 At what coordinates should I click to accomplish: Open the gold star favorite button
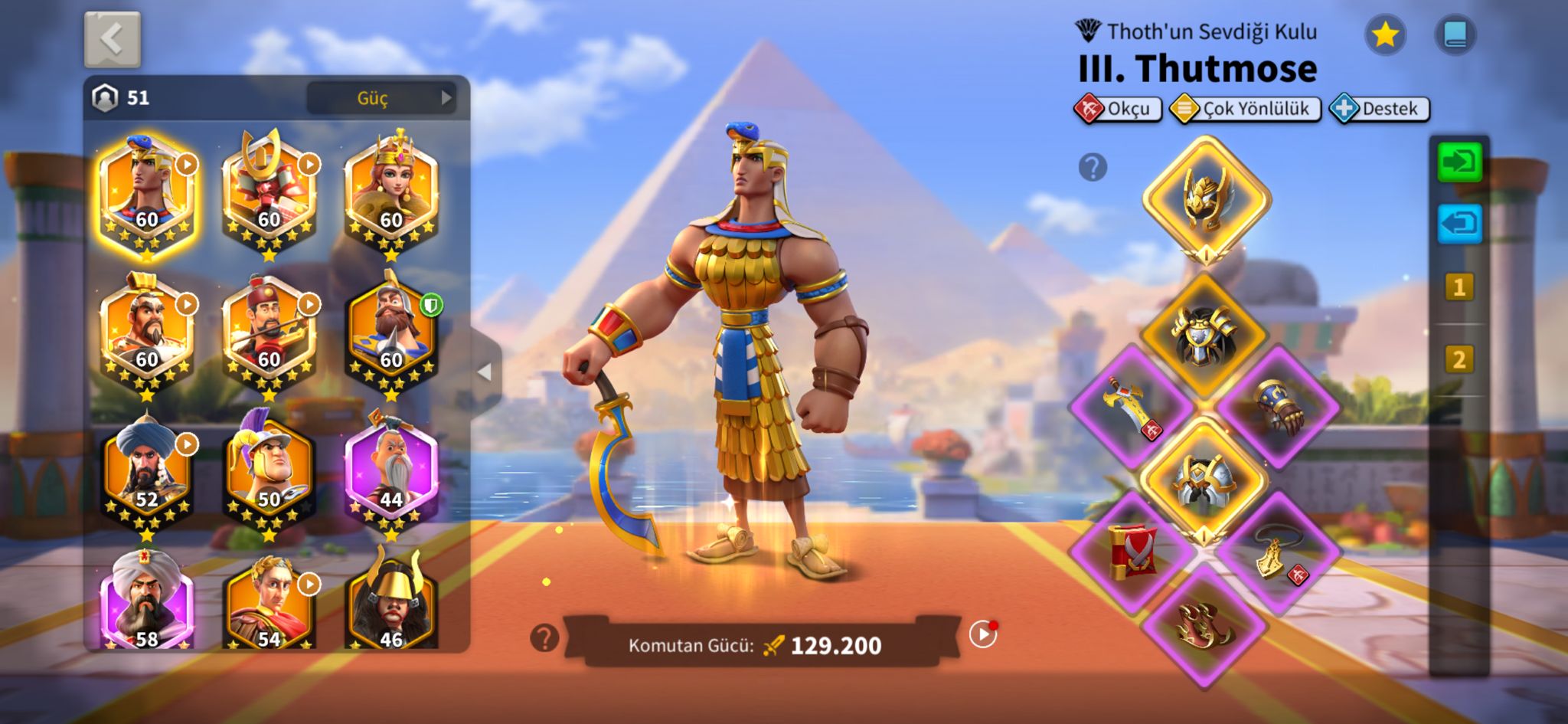1385,35
